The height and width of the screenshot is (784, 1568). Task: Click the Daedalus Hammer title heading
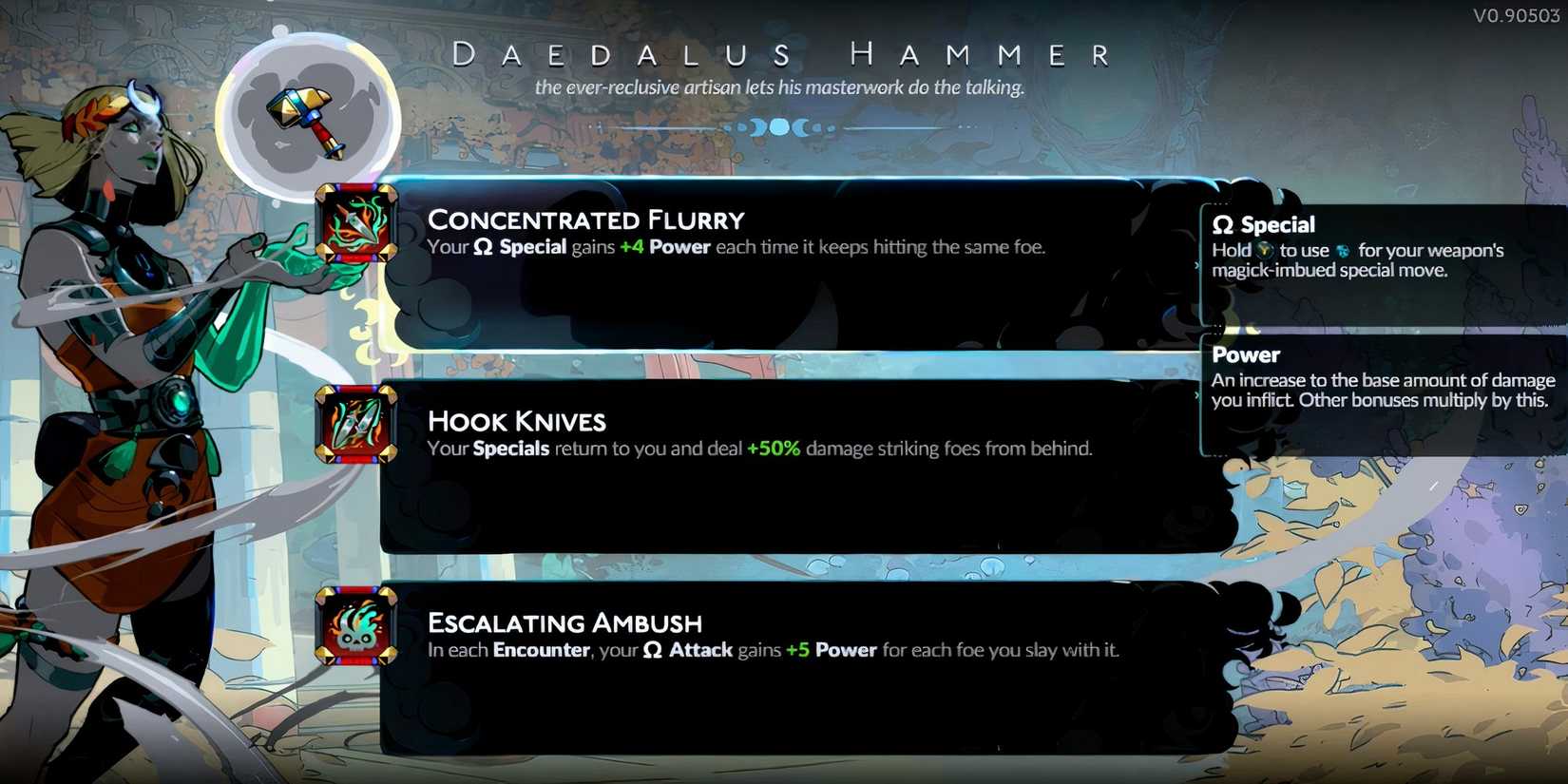(781, 54)
